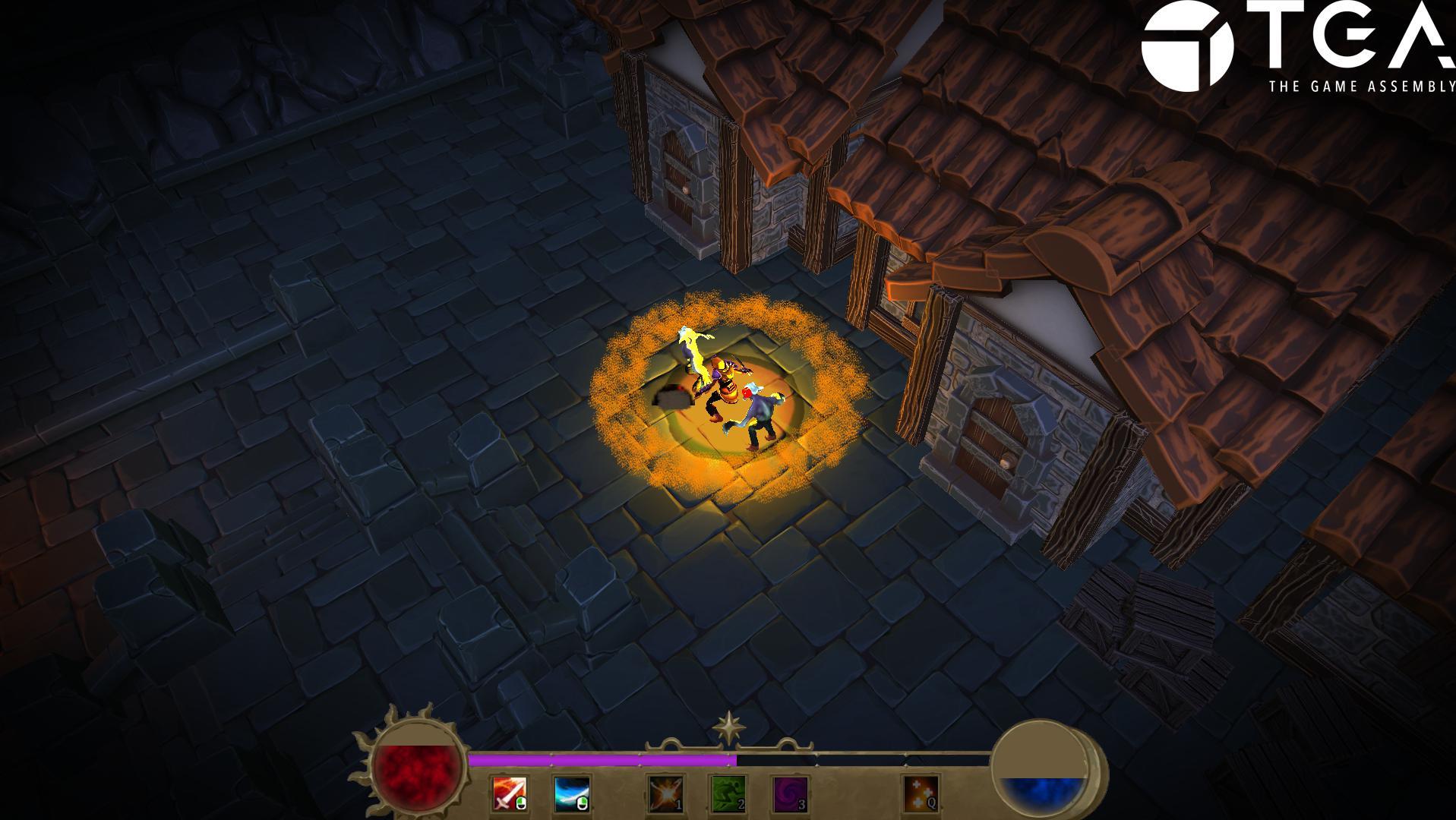
Task: Click the circular TGA logo emblem
Action: point(1188,46)
